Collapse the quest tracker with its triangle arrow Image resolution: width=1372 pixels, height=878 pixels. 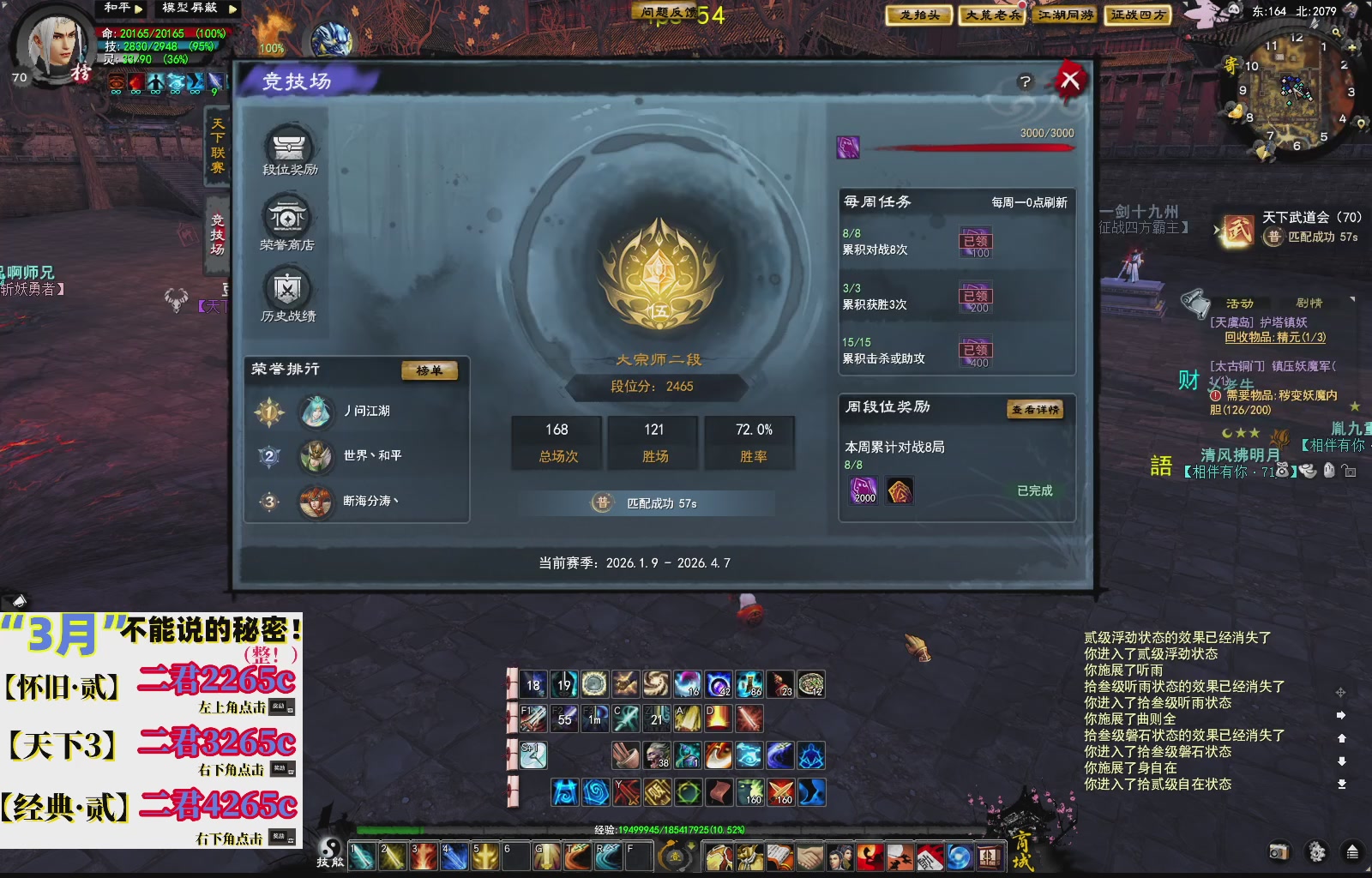point(1352,299)
